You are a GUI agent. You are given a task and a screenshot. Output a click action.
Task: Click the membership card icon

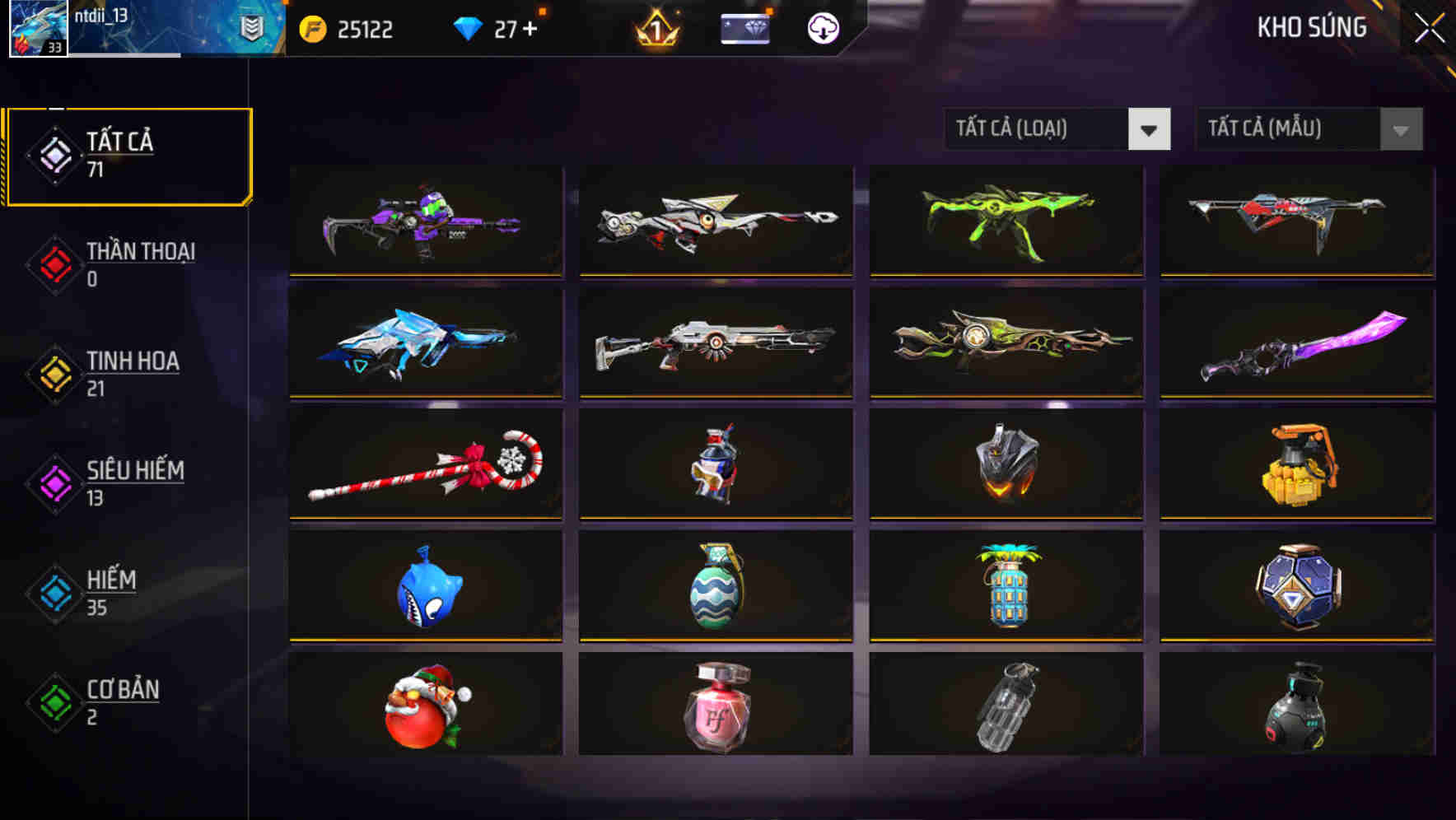[745, 29]
